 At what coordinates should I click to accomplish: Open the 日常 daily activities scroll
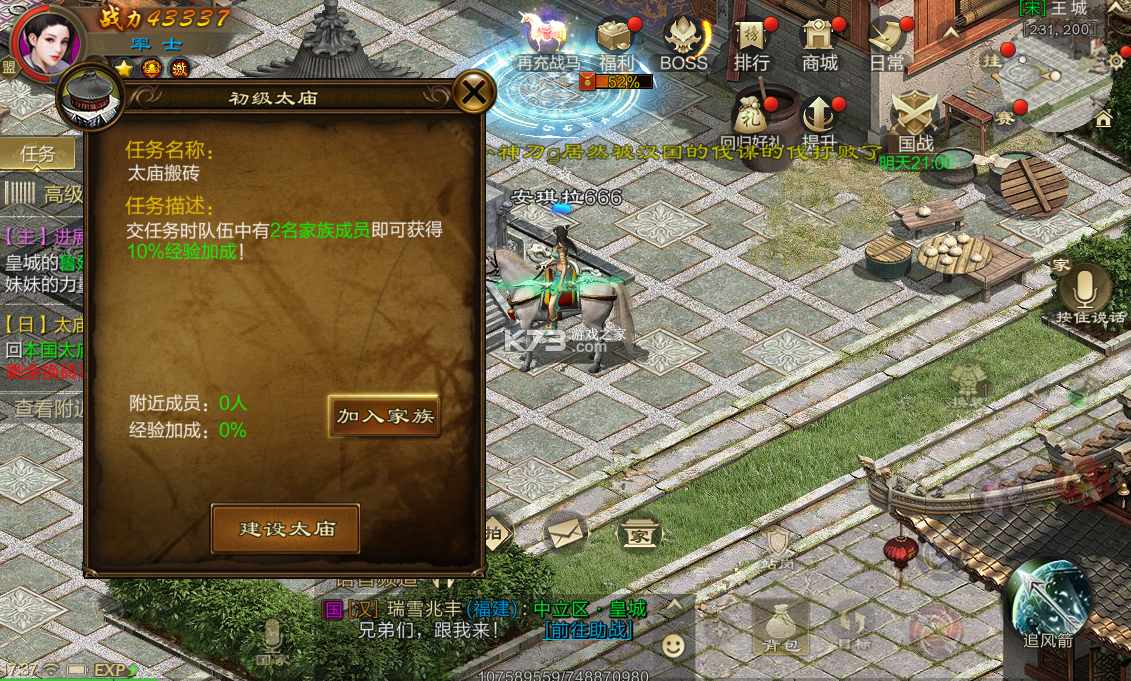pos(886,40)
